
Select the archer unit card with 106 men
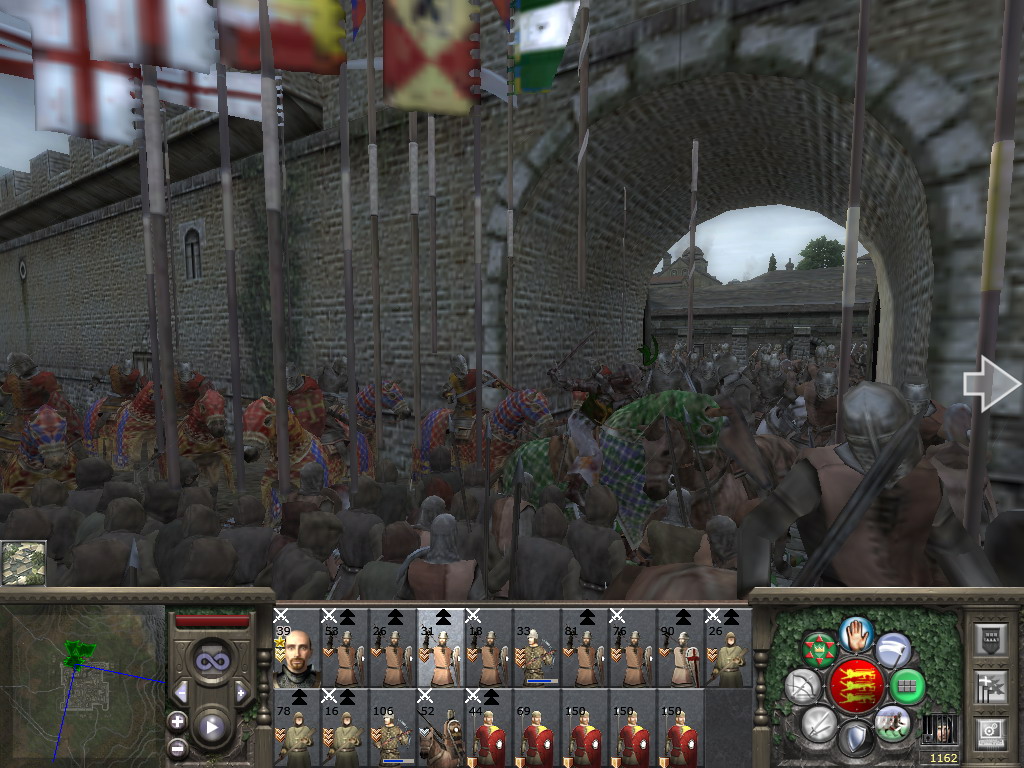pyautogui.click(x=392, y=730)
